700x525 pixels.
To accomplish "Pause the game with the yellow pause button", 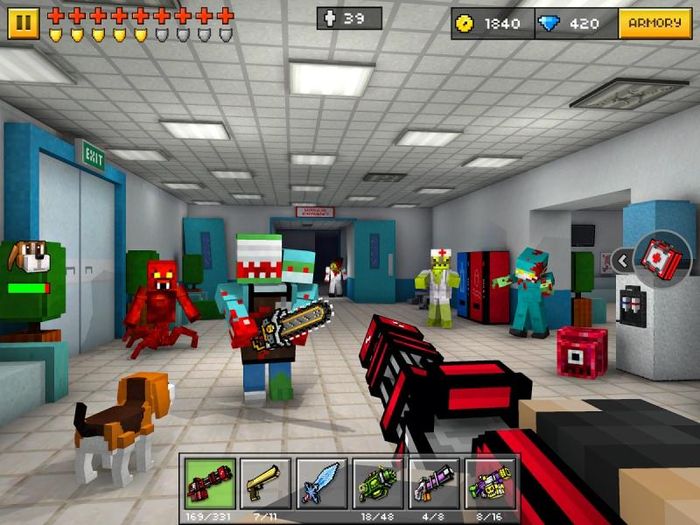I will coord(23,22).
